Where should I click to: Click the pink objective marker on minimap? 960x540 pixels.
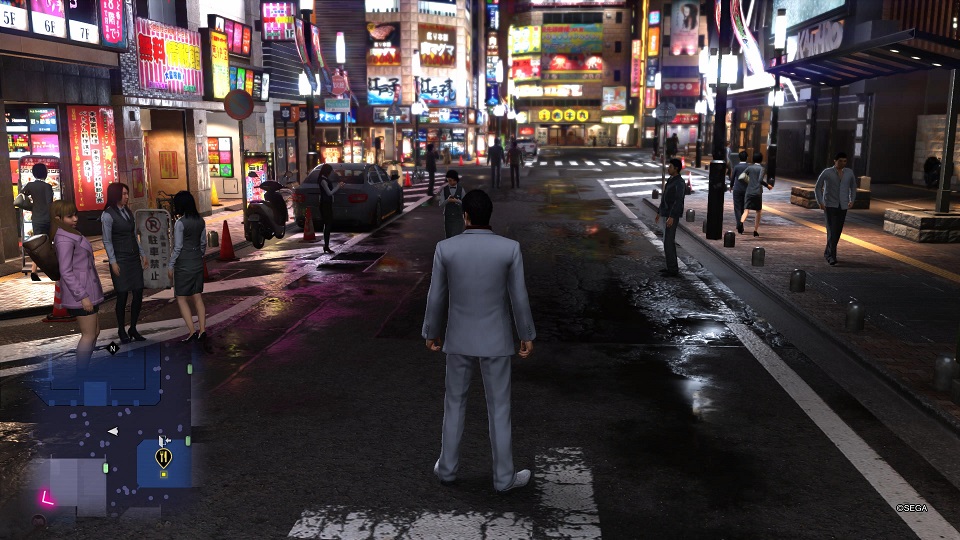click(46, 497)
